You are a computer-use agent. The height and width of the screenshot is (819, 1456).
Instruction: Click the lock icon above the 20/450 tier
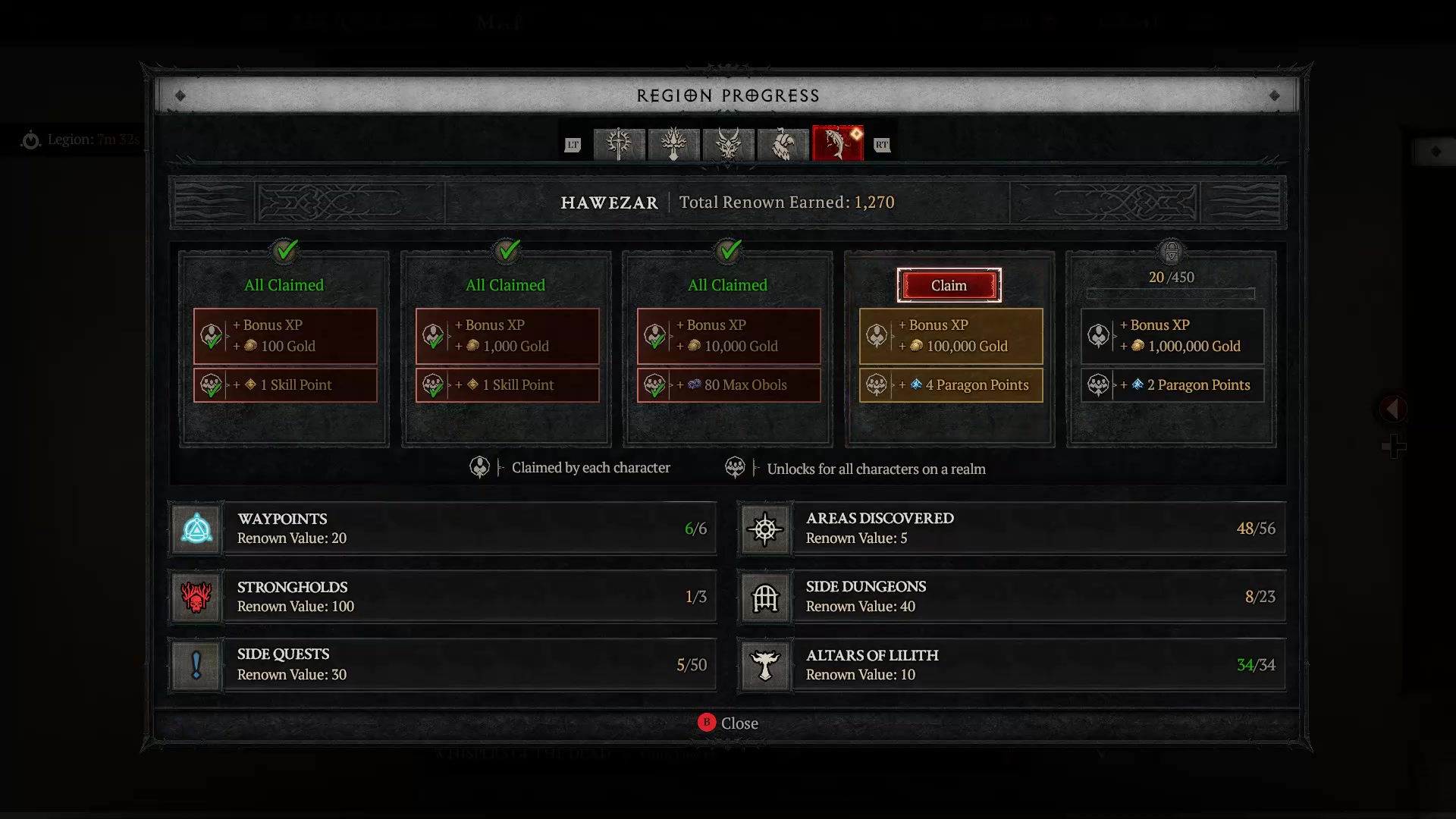(1172, 252)
